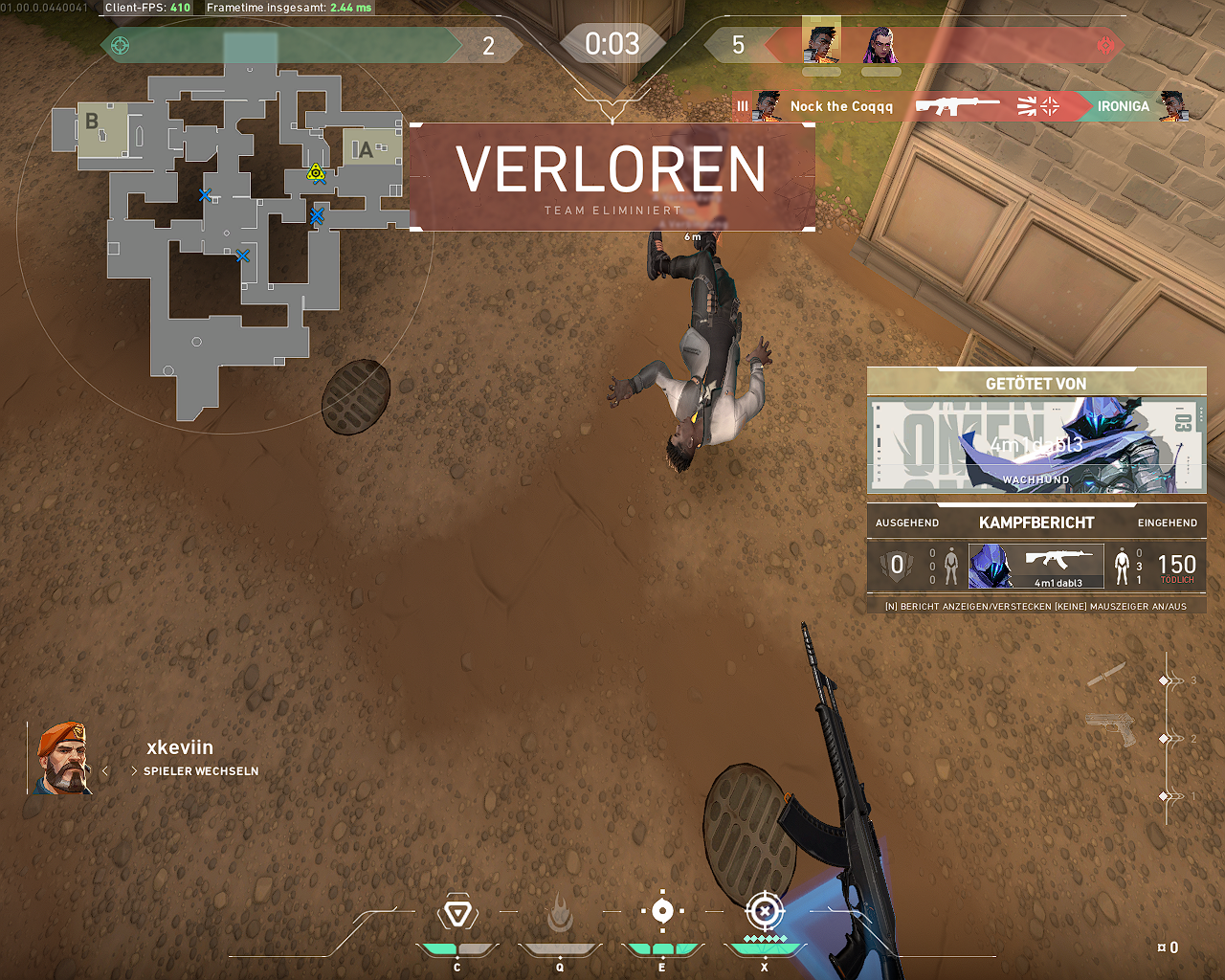This screenshot has height=980, width=1225.
Task: Click the yellow spike icon on the minimap
Action: (x=315, y=174)
